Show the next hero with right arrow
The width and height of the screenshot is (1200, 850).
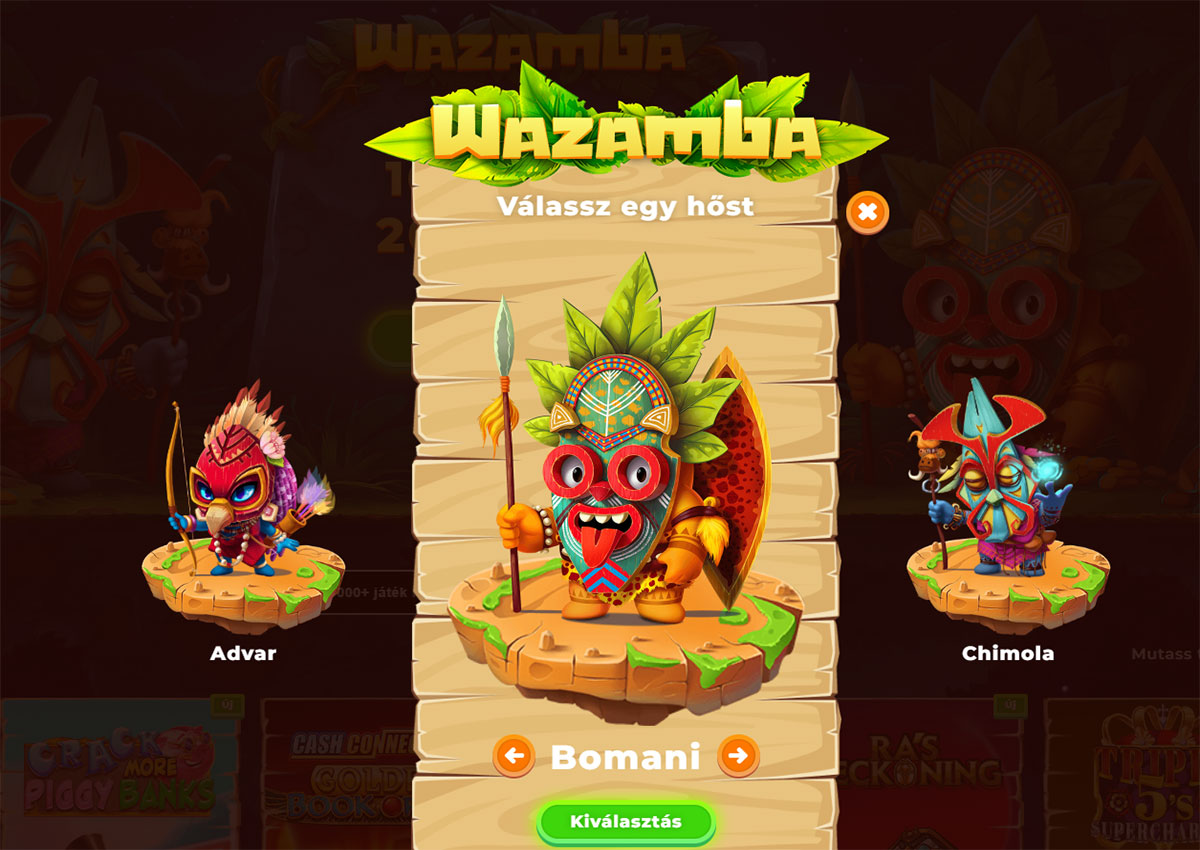738,756
